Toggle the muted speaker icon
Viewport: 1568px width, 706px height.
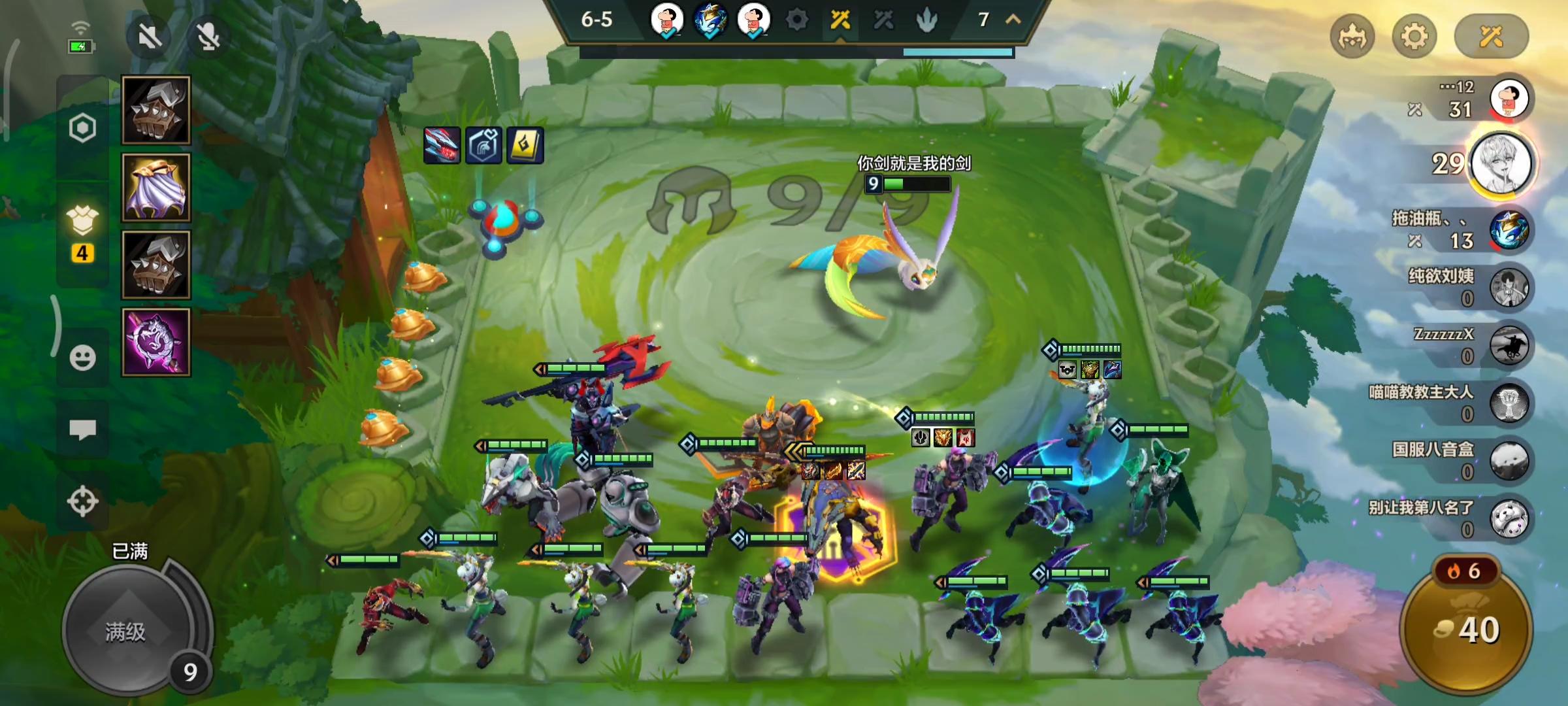(x=150, y=37)
